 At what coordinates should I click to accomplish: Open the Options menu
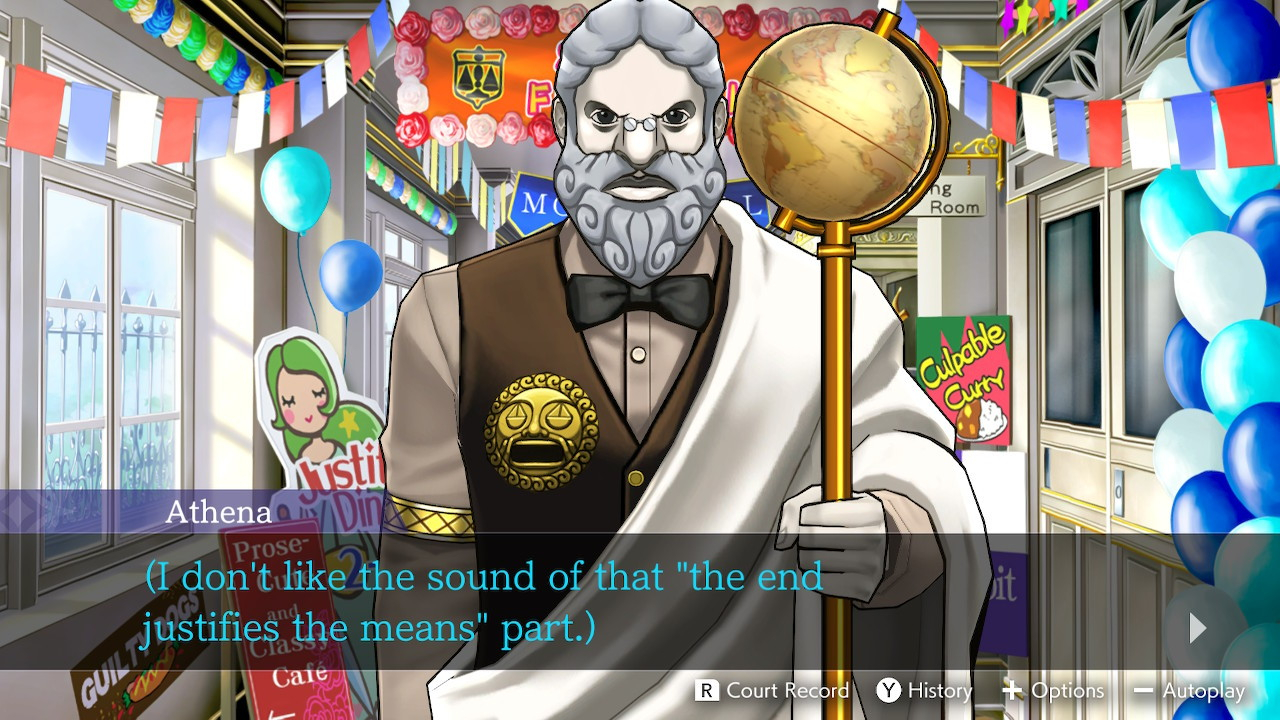tap(1053, 690)
